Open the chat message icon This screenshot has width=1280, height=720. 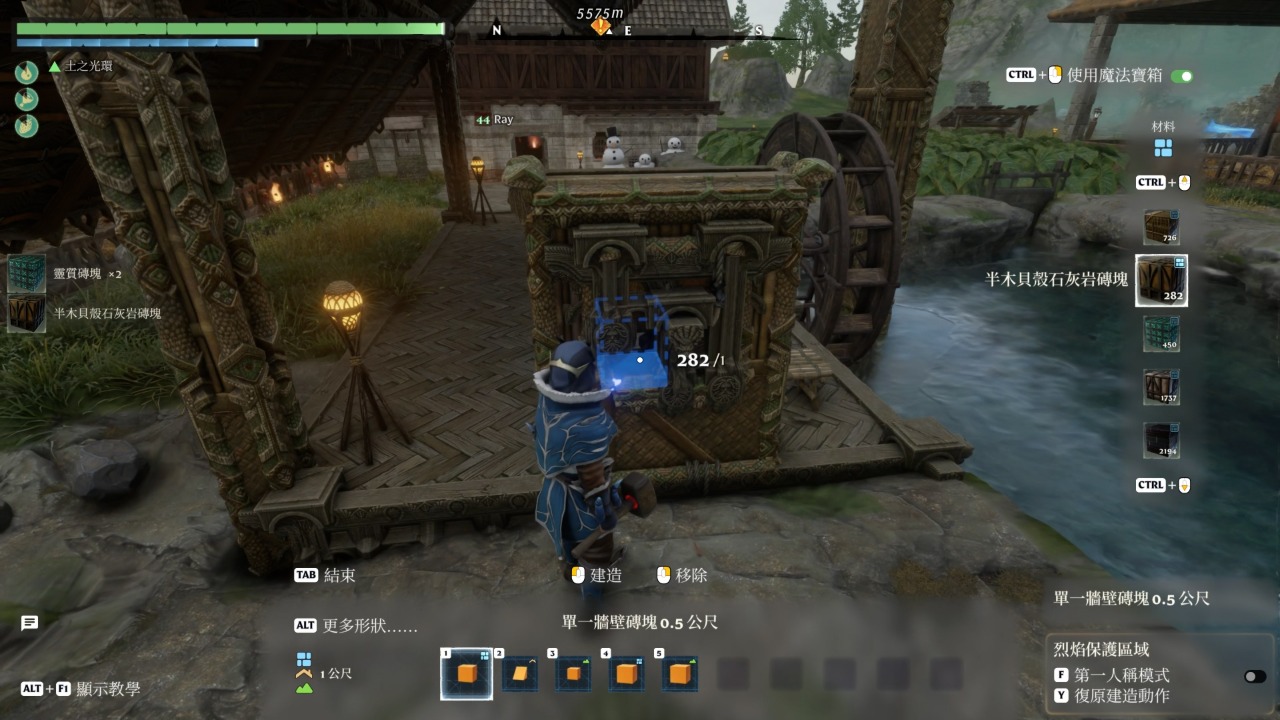[x=30, y=623]
